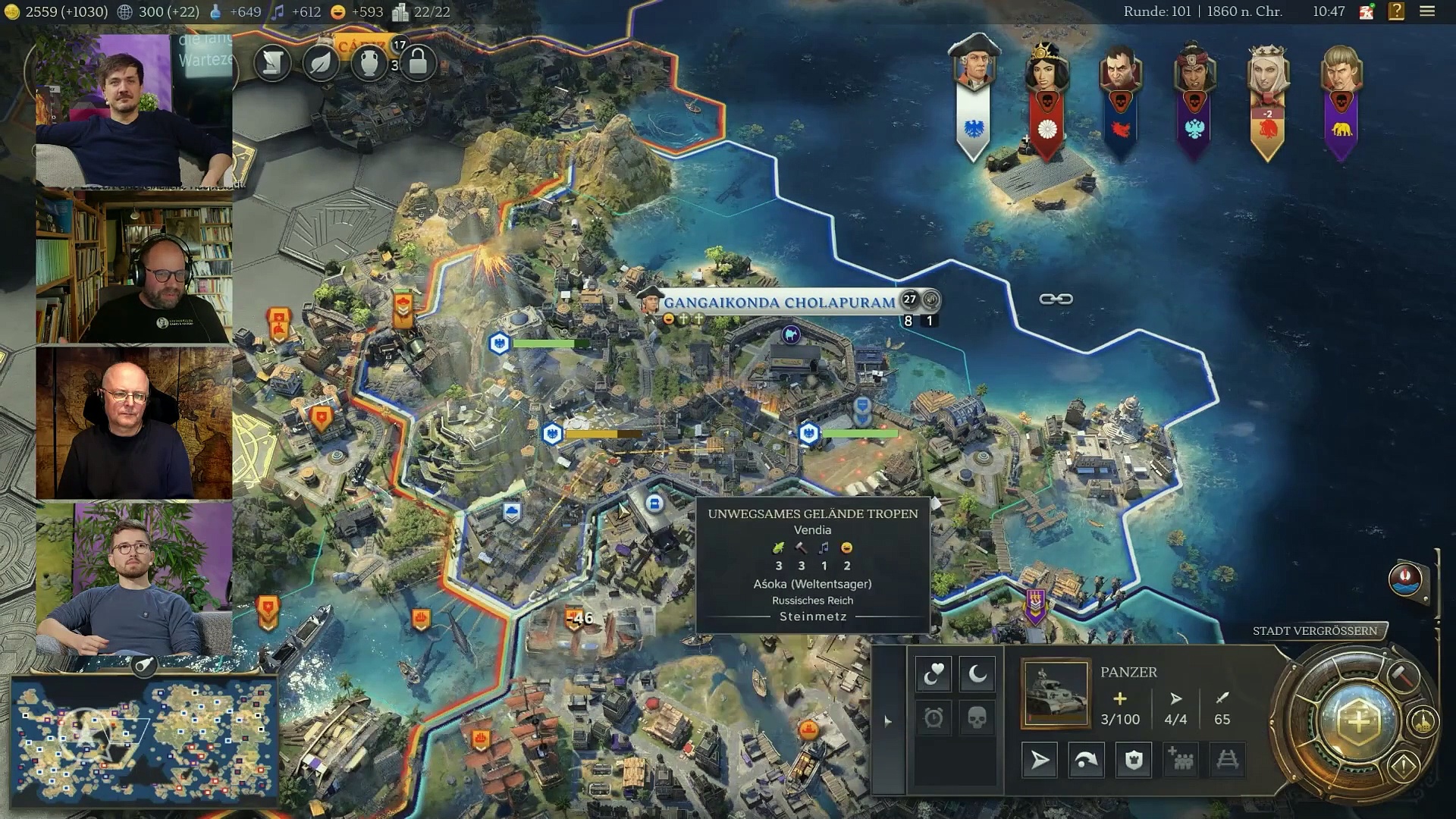This screenshot has width=1456, height=819.
Task: Click the 2K account icon
Action: [1367, 11]
